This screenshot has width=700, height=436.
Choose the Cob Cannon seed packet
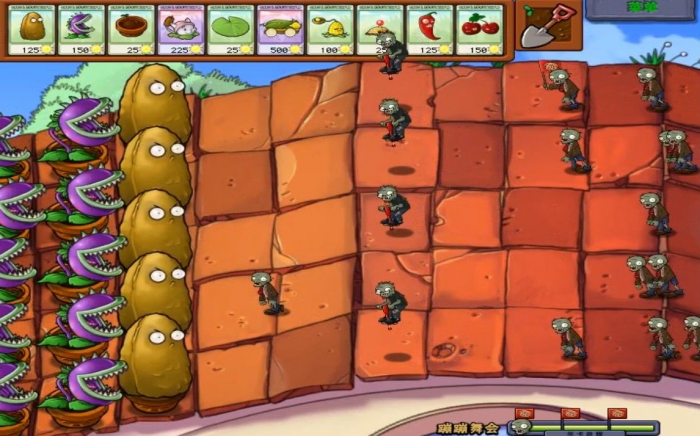[281, 29]
